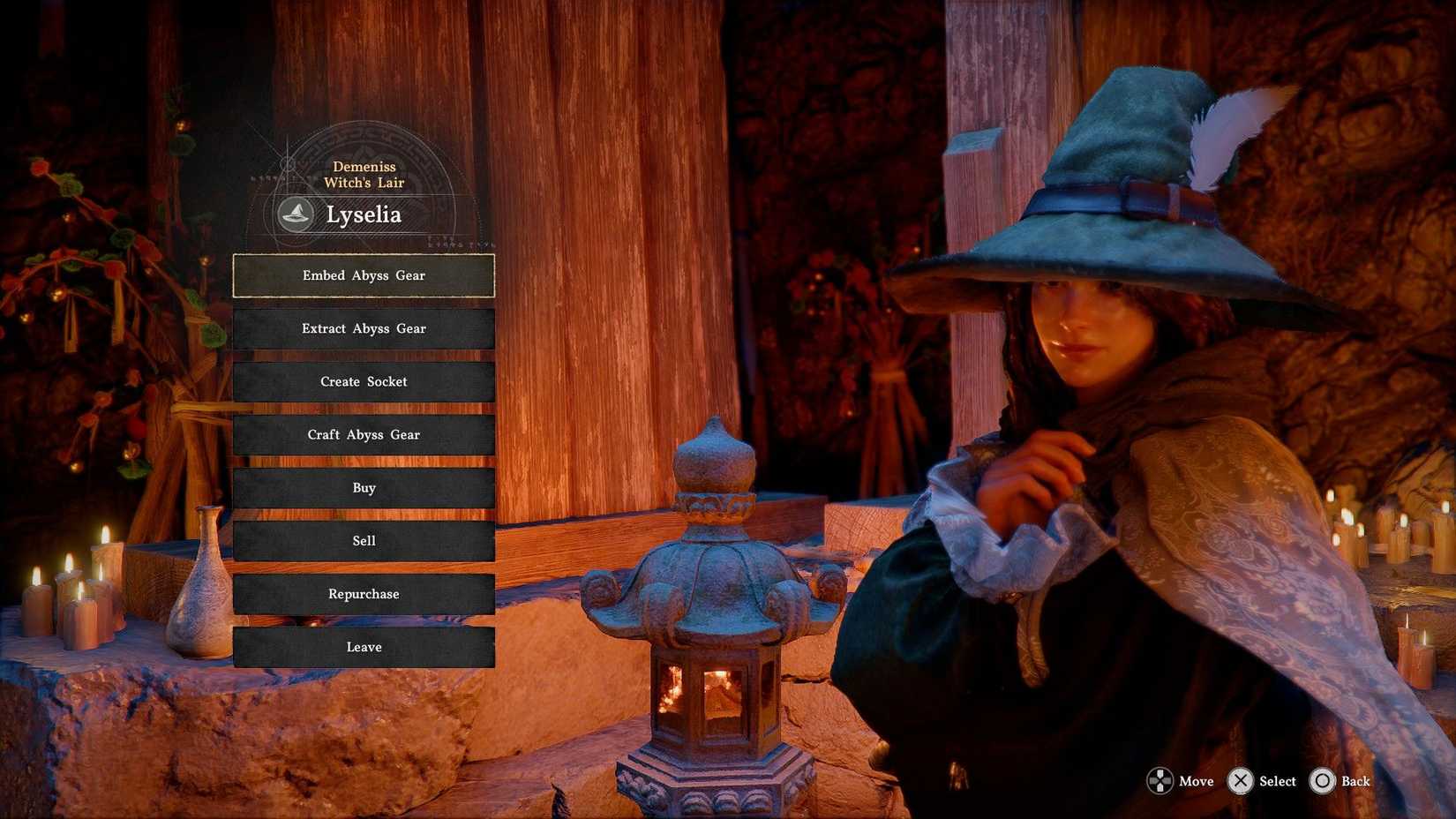1456x819 pixels.
Task: Select the Repurchase option
Action: click(364, 593)
